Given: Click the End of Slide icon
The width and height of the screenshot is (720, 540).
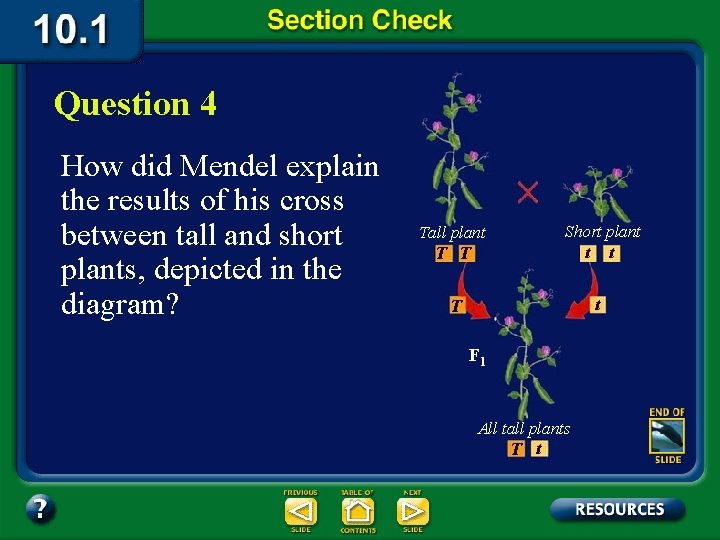Looking at the screenshot, I should tap(666, 435).
